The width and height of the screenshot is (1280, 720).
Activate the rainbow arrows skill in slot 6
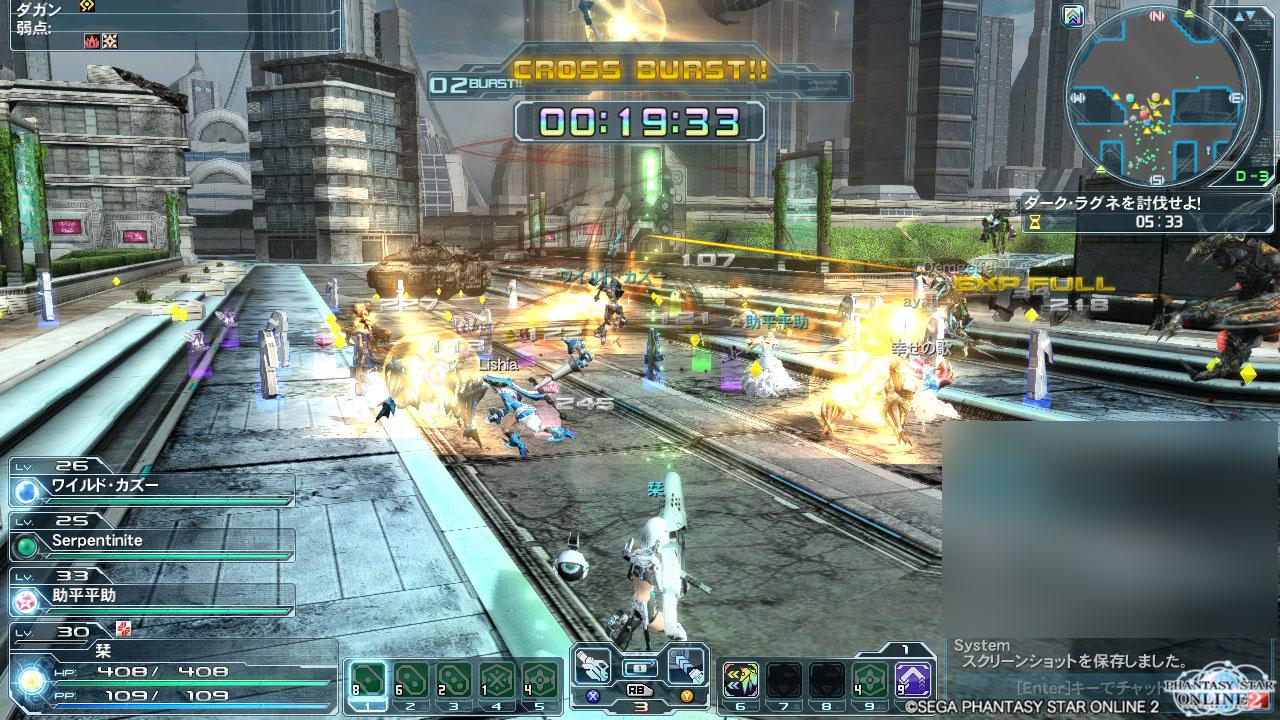pos(740,681)
